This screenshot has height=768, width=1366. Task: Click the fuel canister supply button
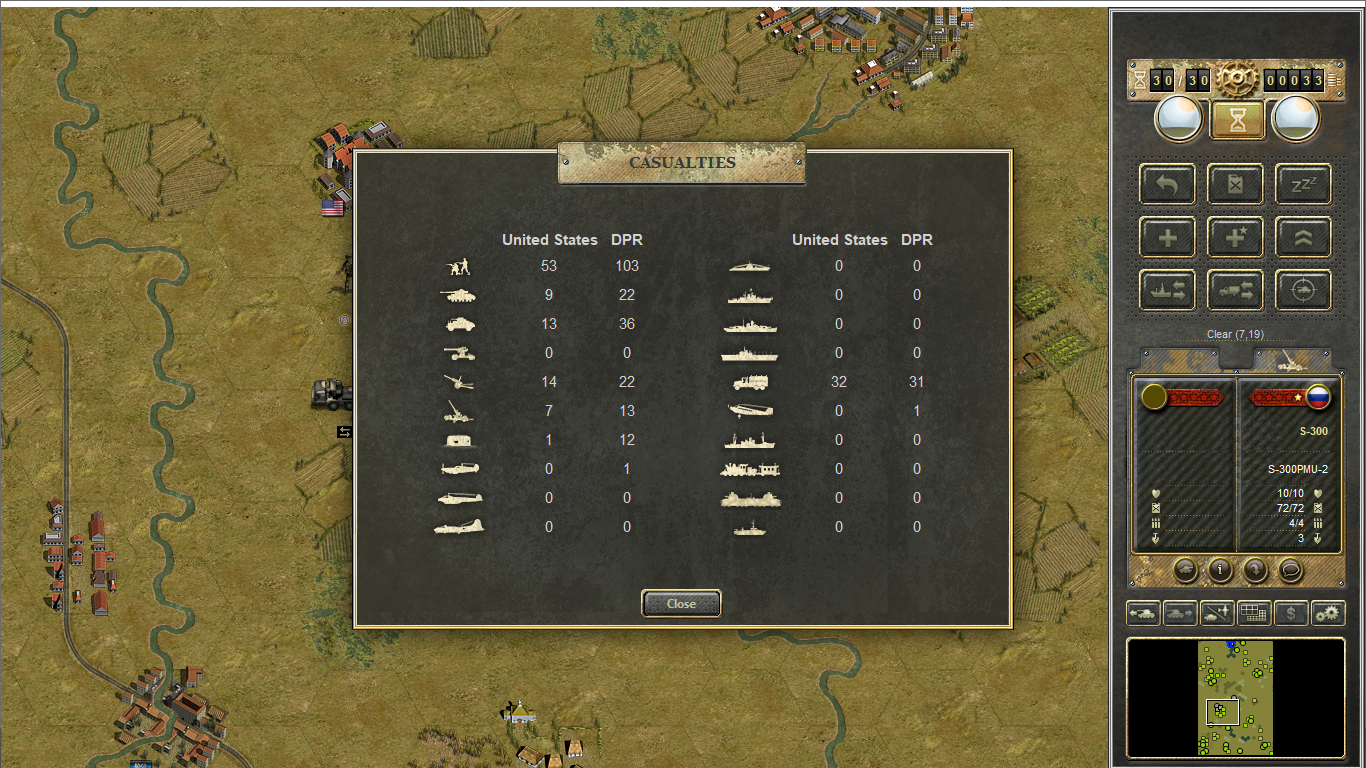(x=1235, y=184)
